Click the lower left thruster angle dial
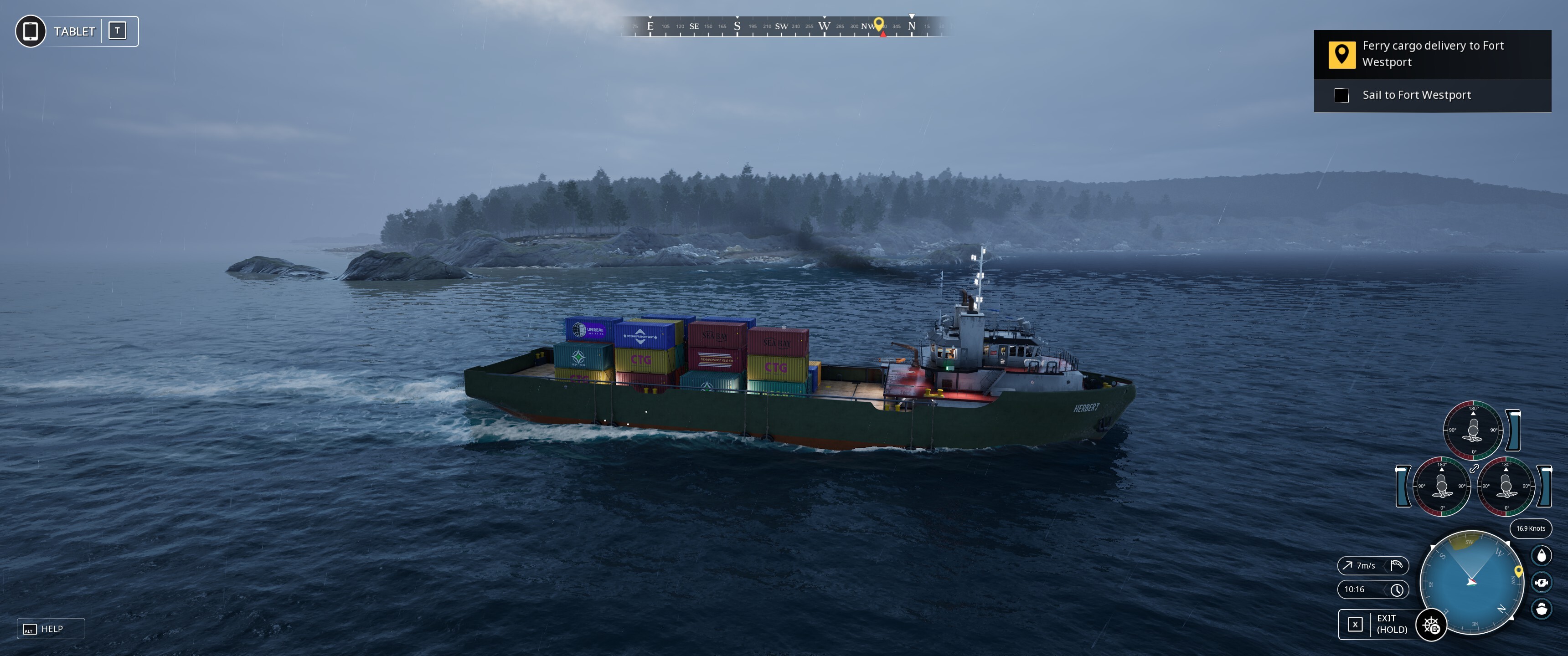 1441,486
